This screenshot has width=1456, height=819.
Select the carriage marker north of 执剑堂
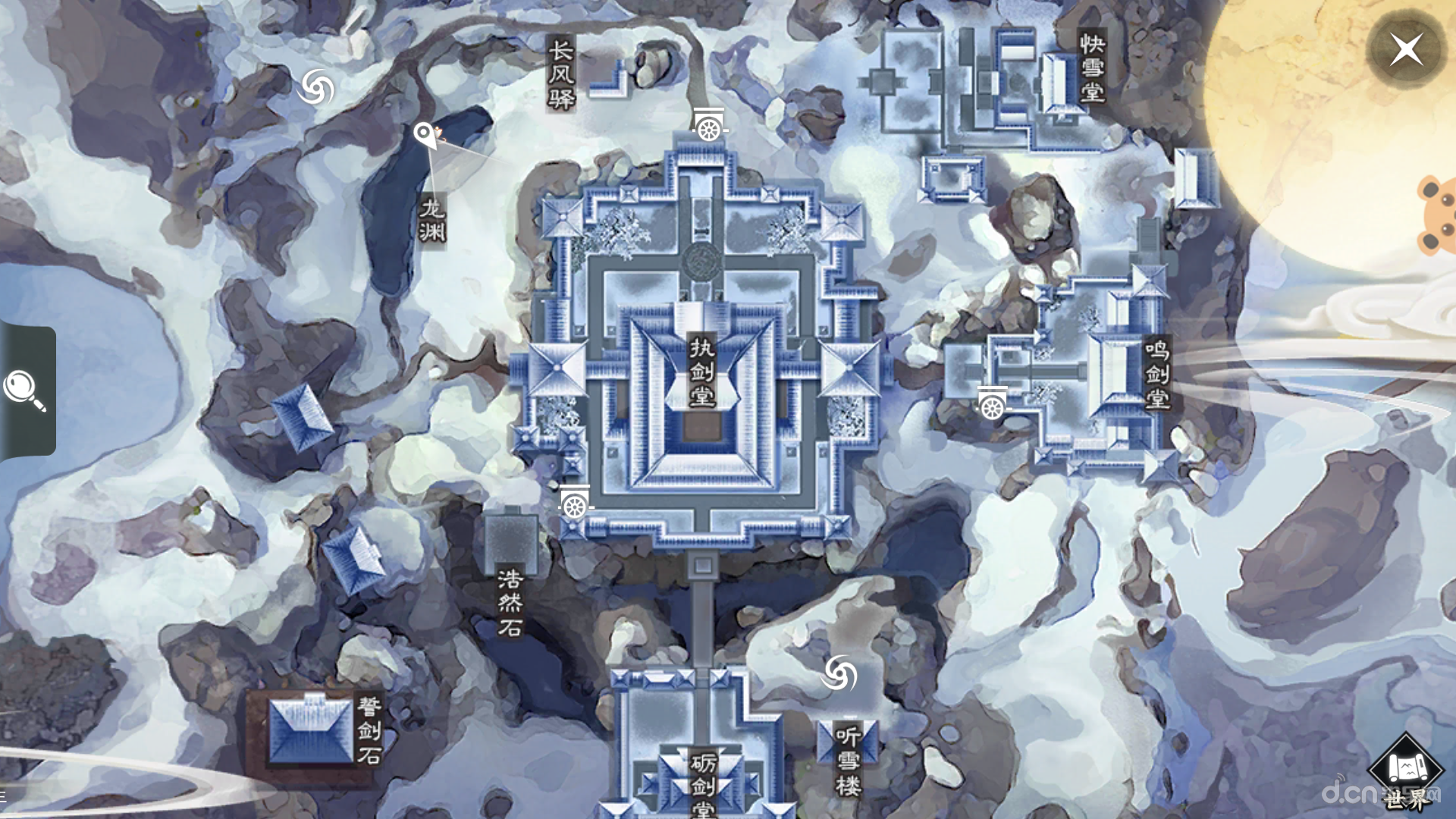pyautogui.click(x=709, y=126)
